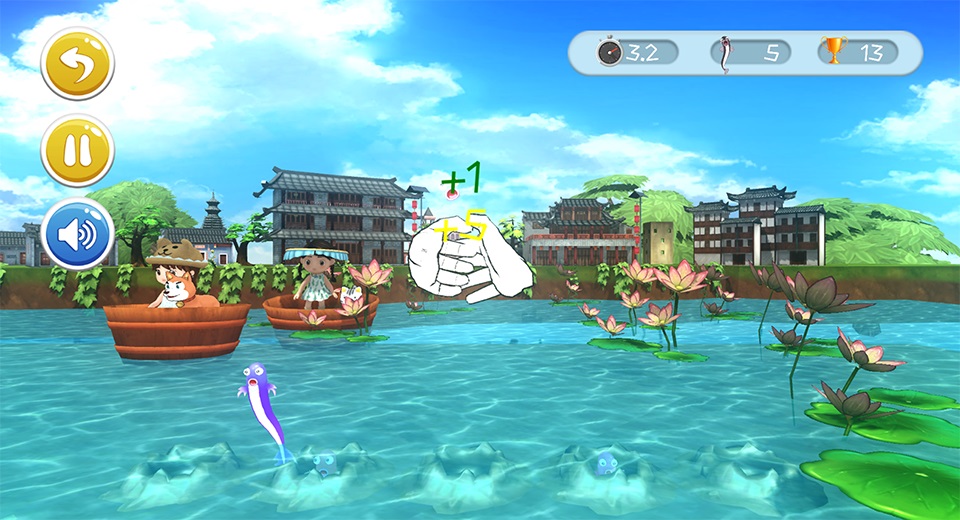The height and width of the screenshot is (520, 960).
Task: Click the yellow back arrow button
Action: click(77, 64)
